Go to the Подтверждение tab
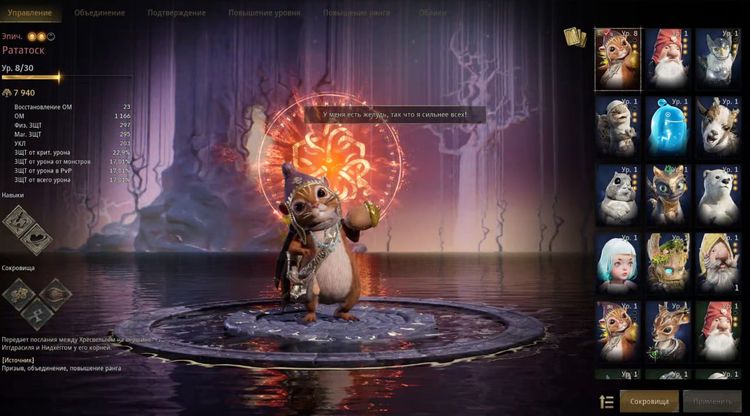 (176, 13)
